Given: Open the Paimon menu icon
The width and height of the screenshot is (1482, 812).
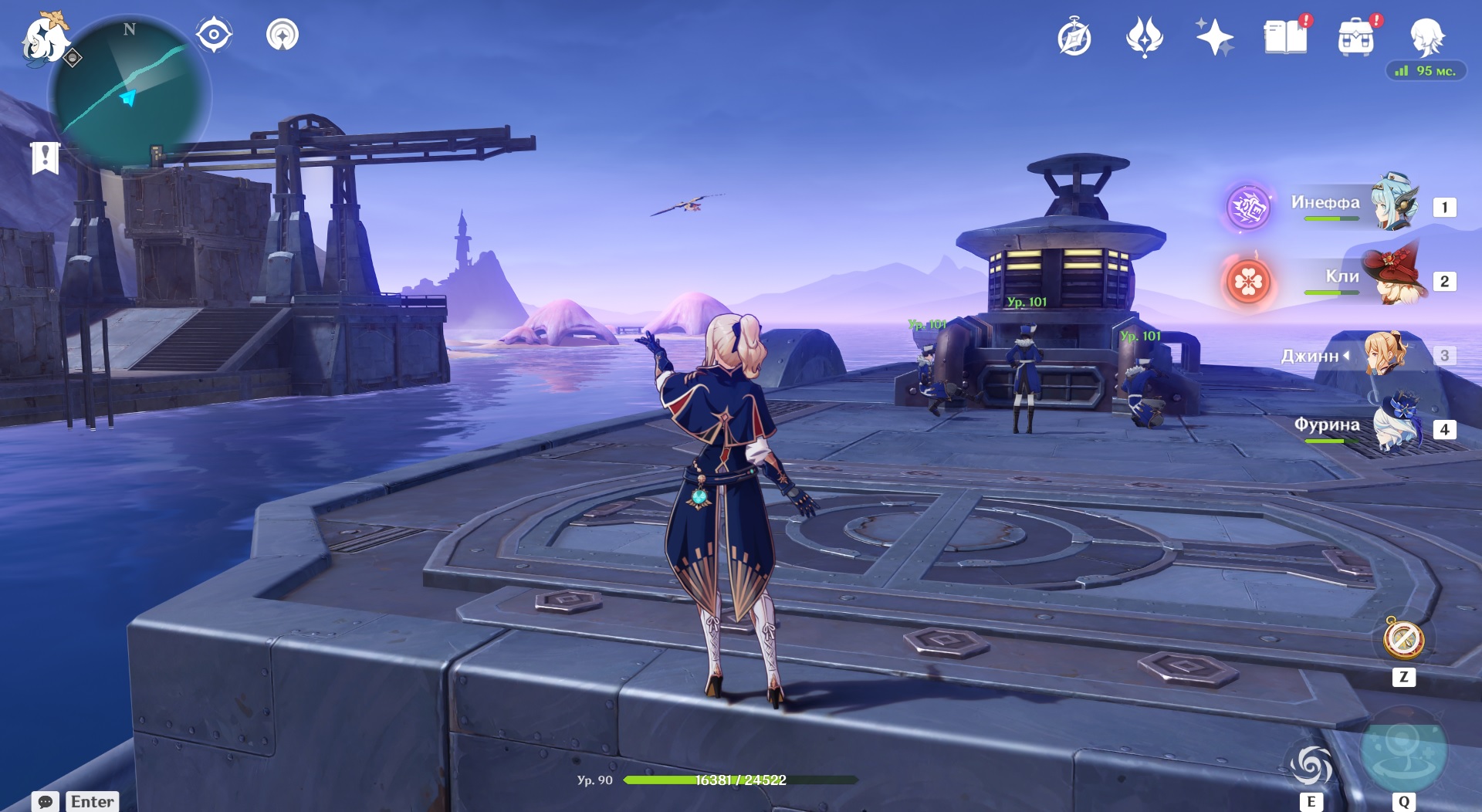Looking at the screenshot, I should 45,39.
